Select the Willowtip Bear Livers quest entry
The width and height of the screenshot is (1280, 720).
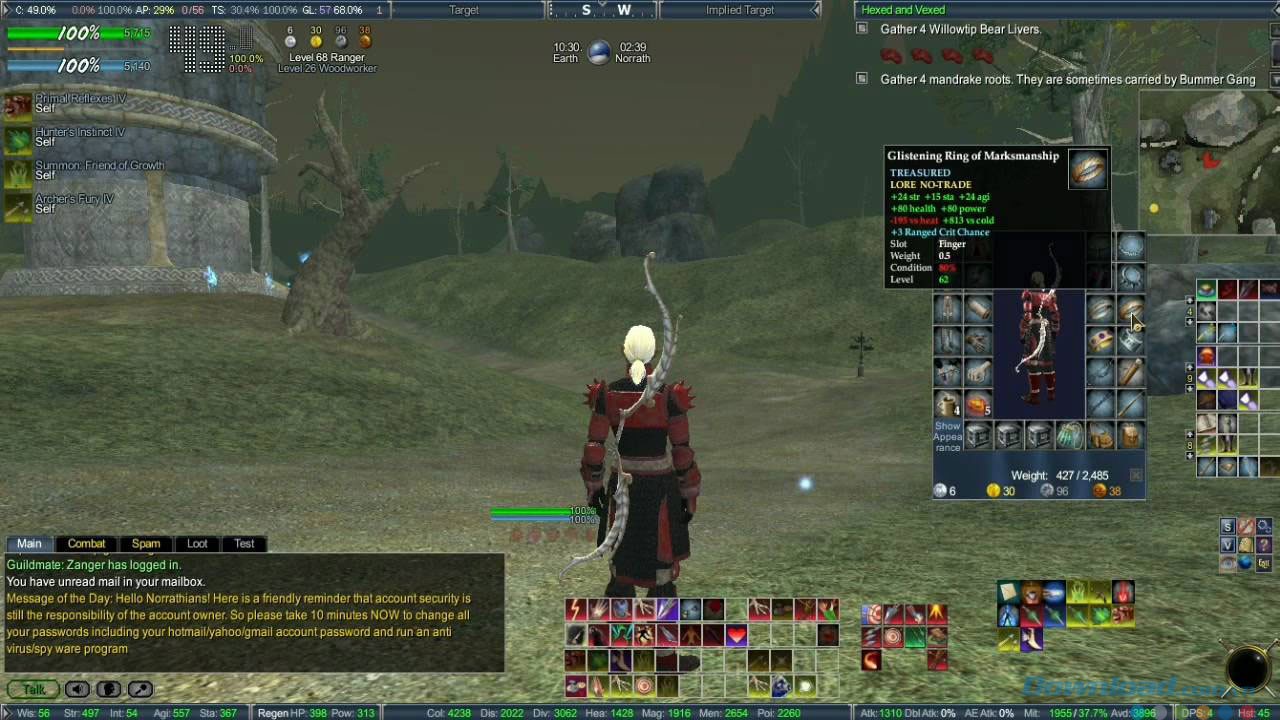(x=960, y=30)
